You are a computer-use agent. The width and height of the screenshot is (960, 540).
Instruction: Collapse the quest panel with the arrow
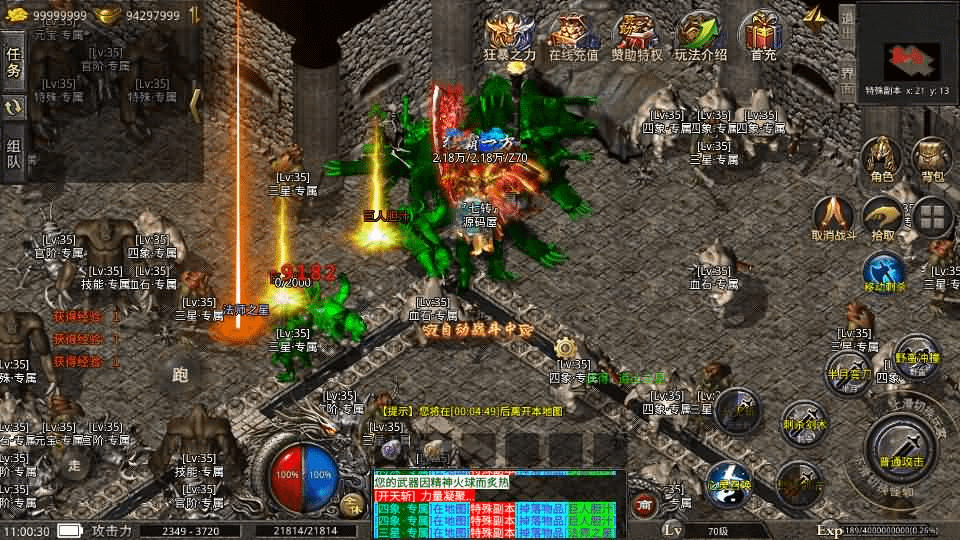pos(196,105)
